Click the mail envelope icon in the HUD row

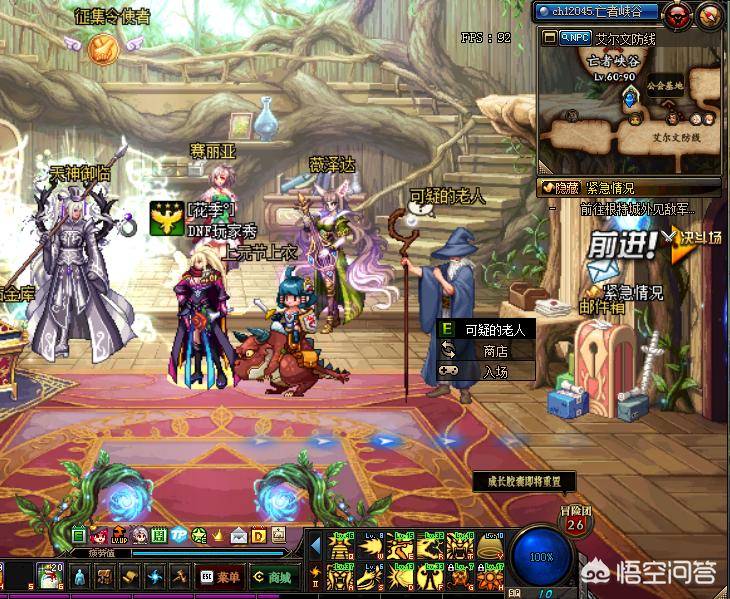click(238, 535)
